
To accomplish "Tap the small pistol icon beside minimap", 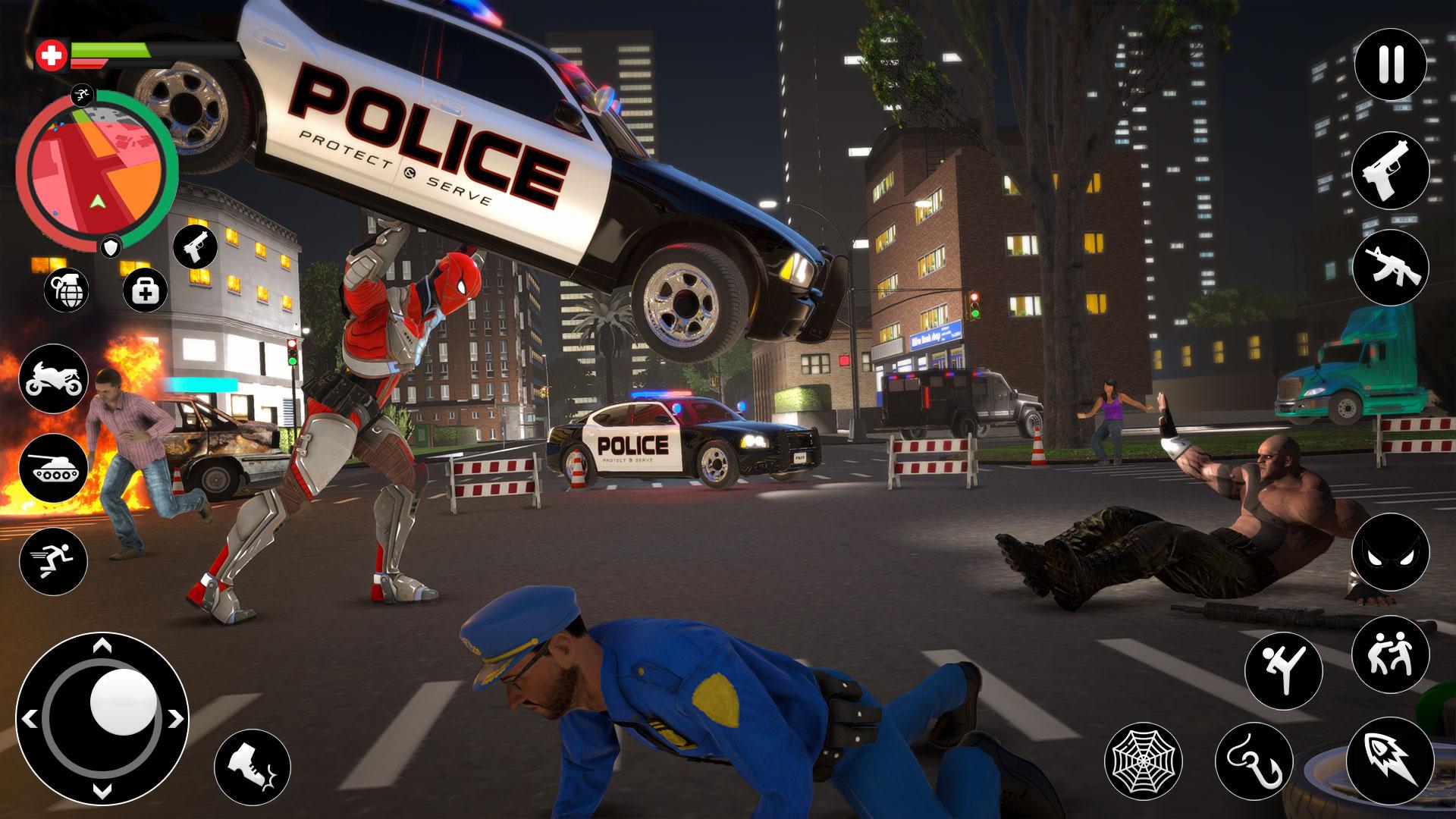I will point(195,246).
